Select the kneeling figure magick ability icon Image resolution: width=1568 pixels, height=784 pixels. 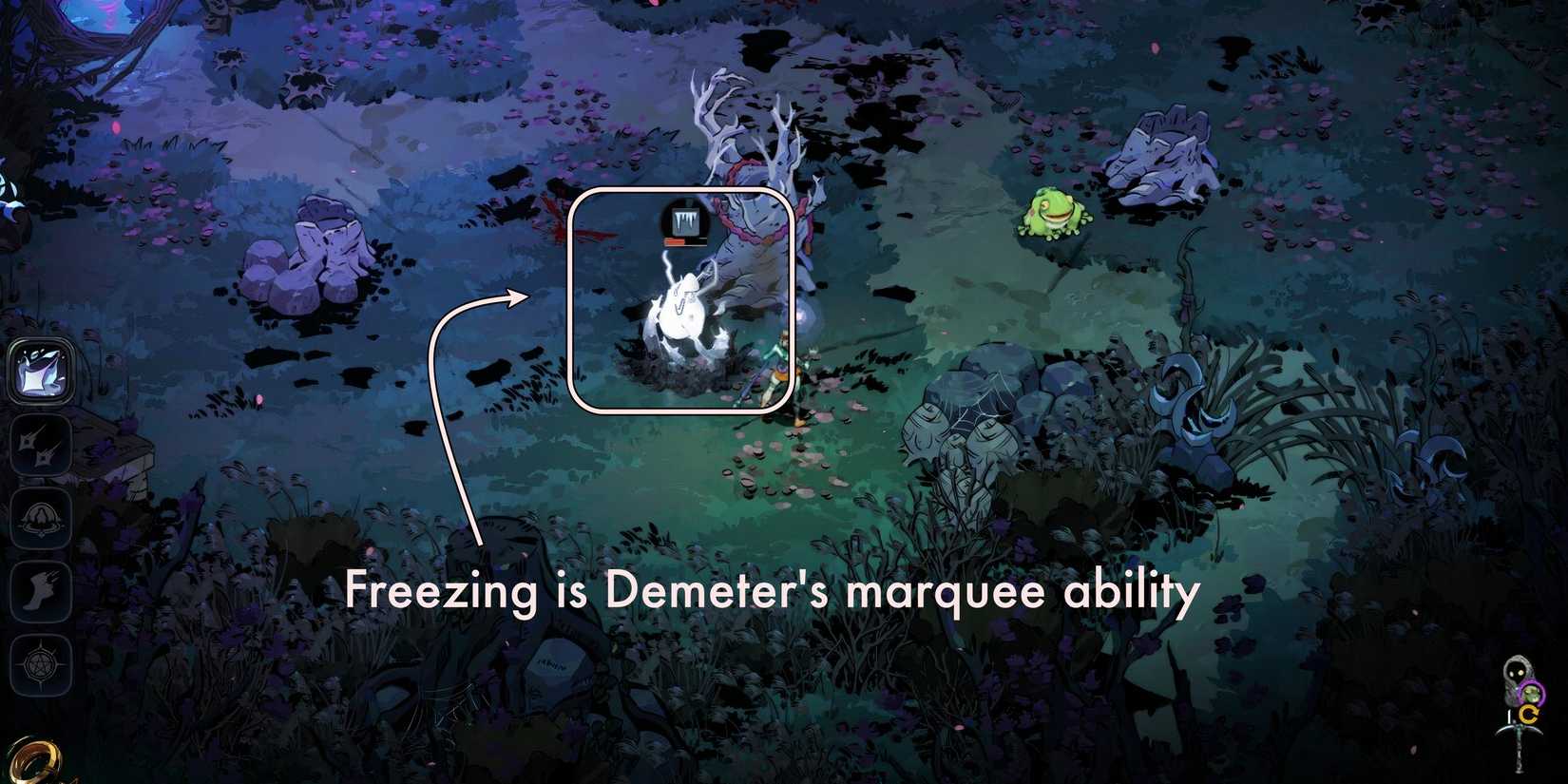pyautogui.click(x=41, y=520)
